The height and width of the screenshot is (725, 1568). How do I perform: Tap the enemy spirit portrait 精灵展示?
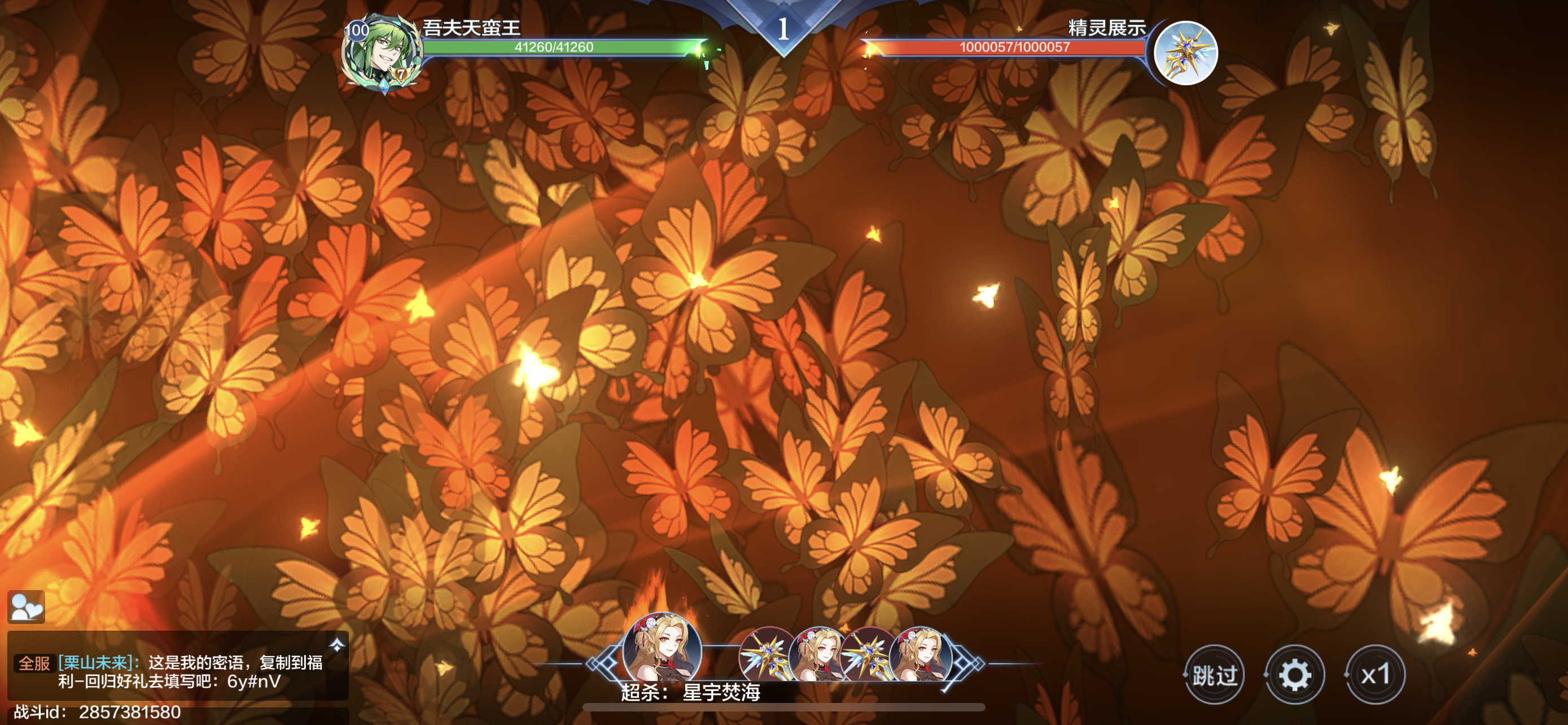click(1185, 53)
